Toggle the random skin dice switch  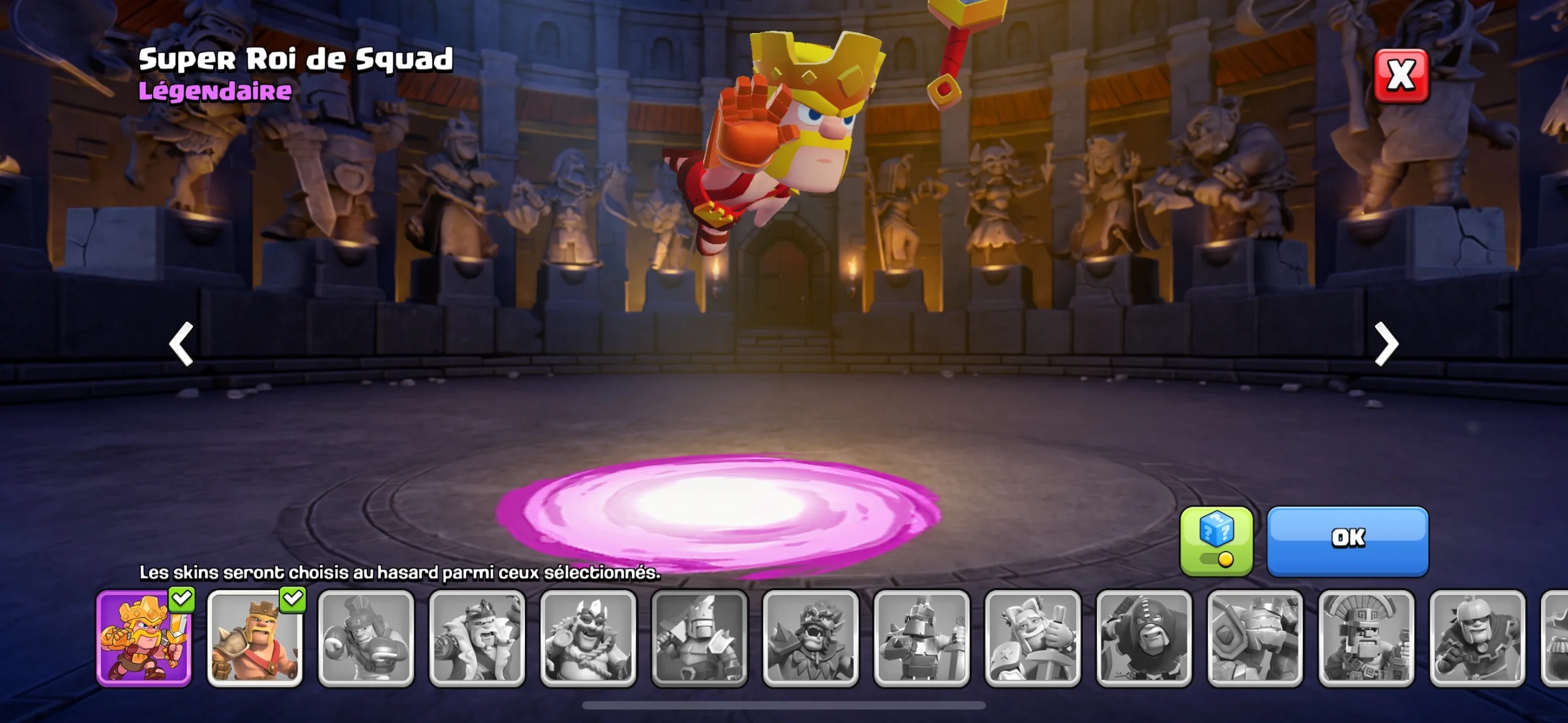(x=1216, y=542)
